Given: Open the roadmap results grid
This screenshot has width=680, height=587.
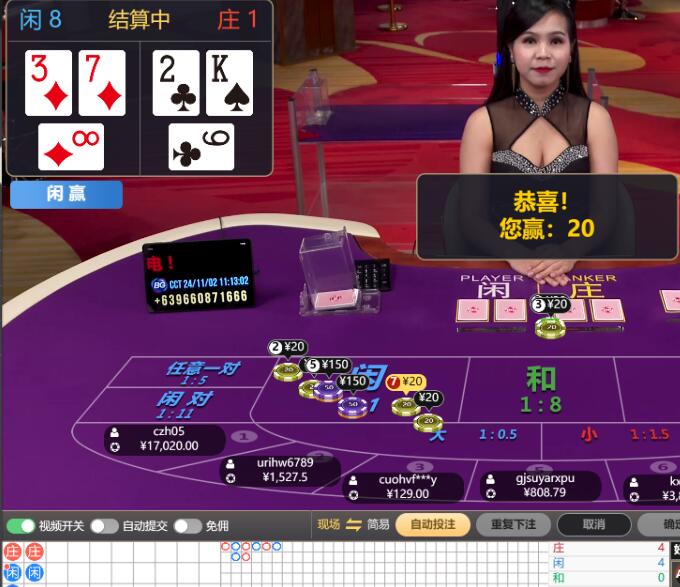Looking at the screenshot, I should (x=300, y=565).
